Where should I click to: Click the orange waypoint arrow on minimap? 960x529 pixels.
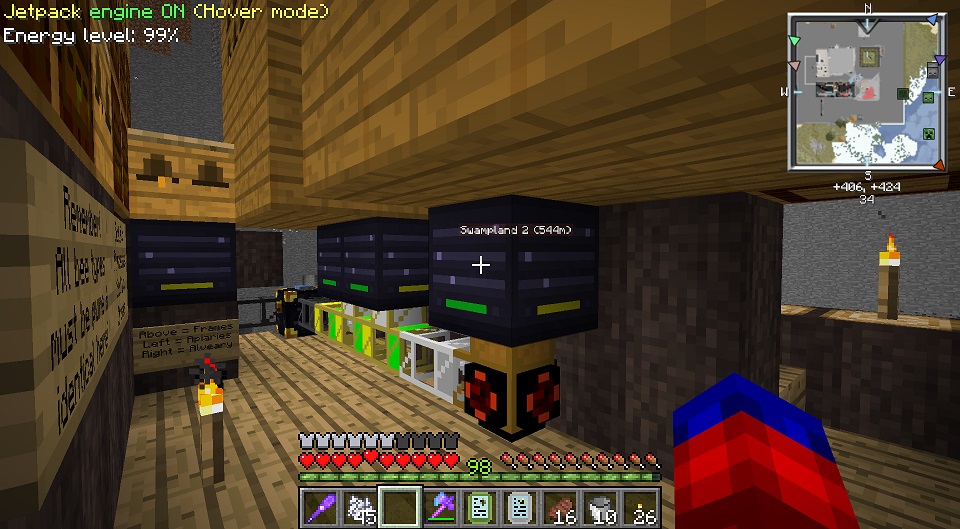pos(937,164)
